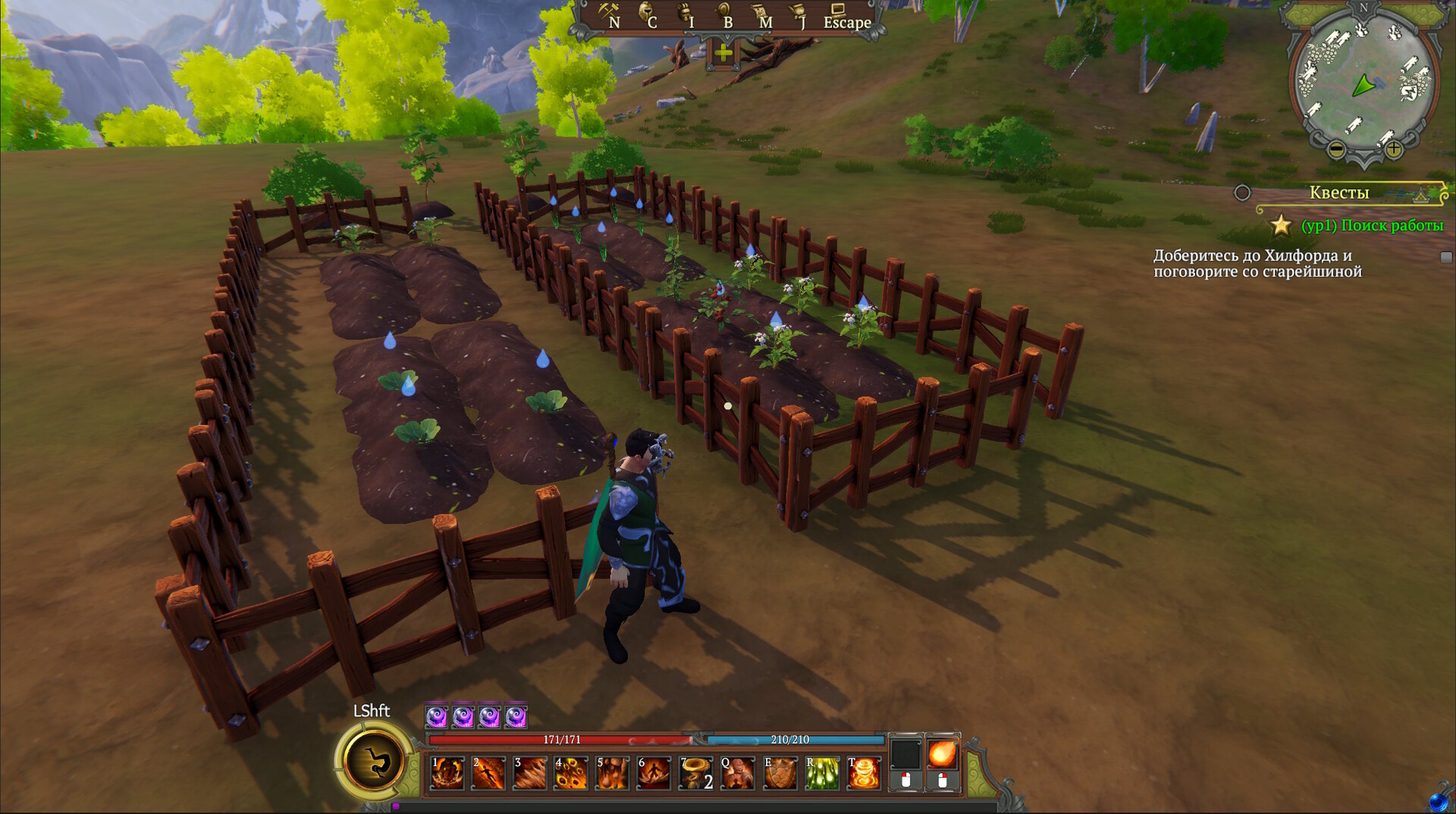1456x814 pixels.
Task: Select the fireball right-mouse ability slot
Action: 942,754
